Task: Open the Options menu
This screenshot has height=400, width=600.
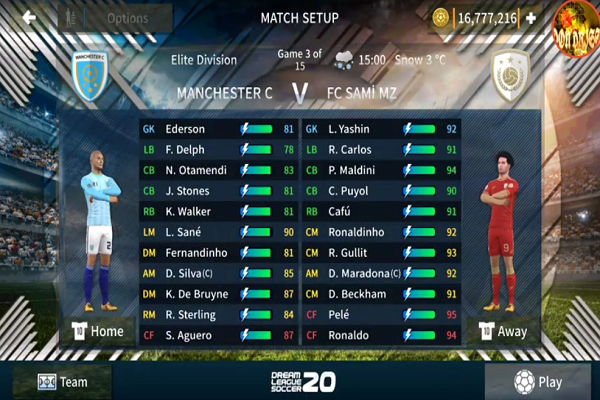Action: pos(126,18)
